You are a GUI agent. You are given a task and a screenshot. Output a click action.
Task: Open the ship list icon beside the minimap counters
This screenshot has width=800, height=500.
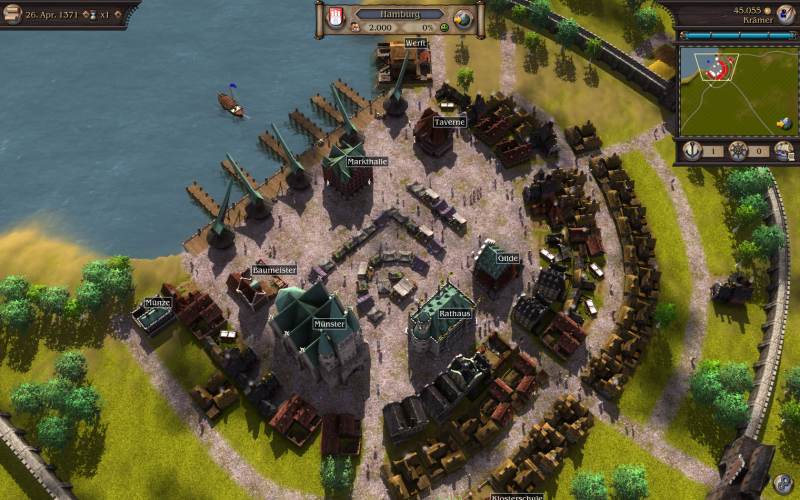coord(783,150)
